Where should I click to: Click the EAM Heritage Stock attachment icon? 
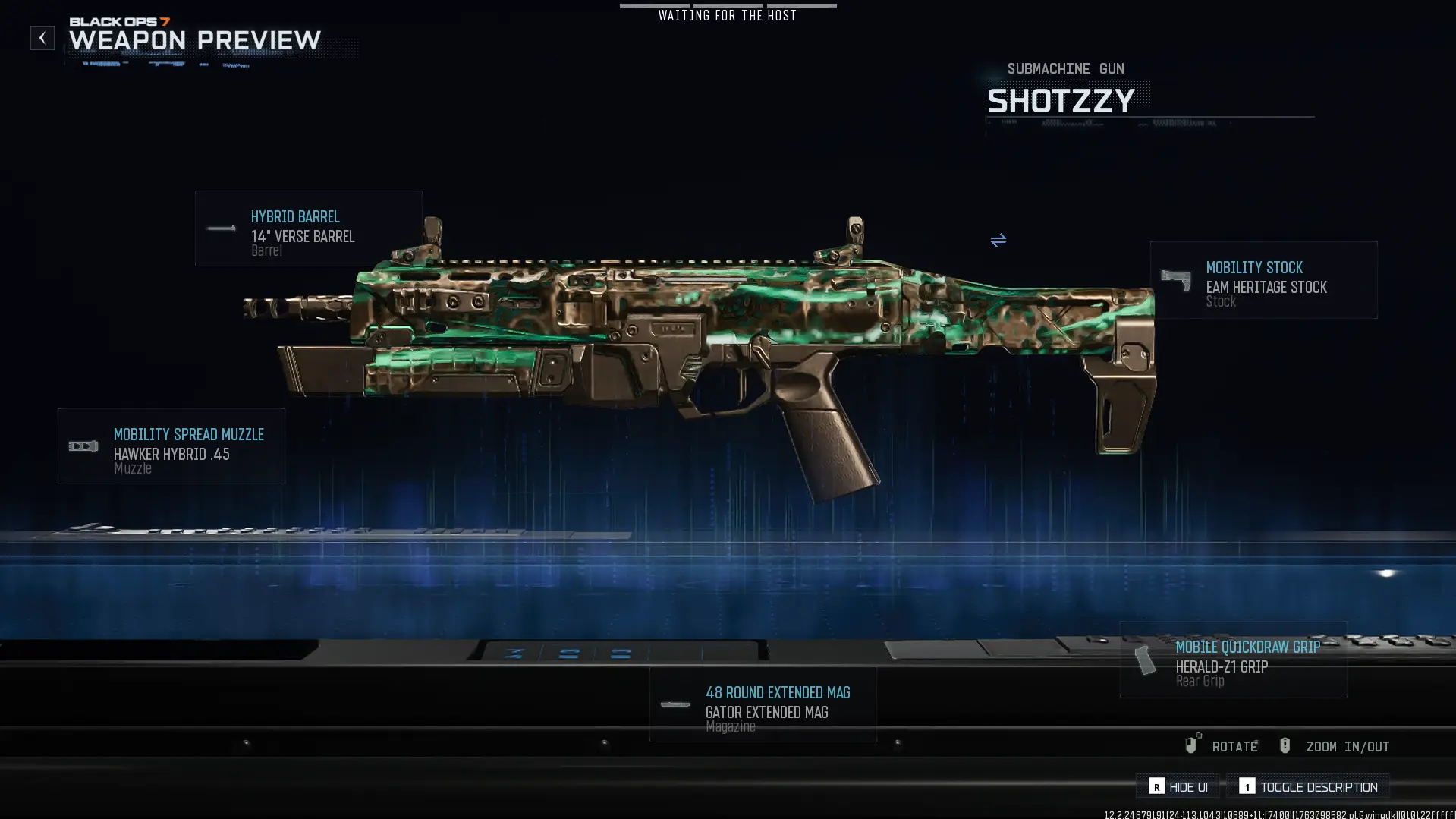pyautogui.click(x=1177, y=279)
